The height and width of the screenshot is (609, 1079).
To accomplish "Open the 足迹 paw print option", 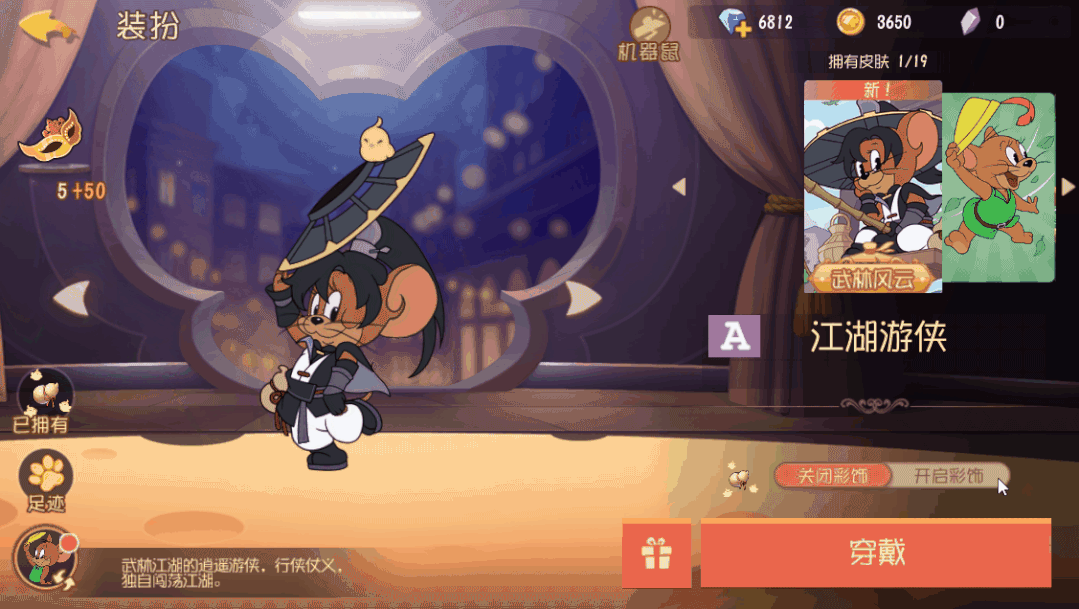I will point(46,480).
